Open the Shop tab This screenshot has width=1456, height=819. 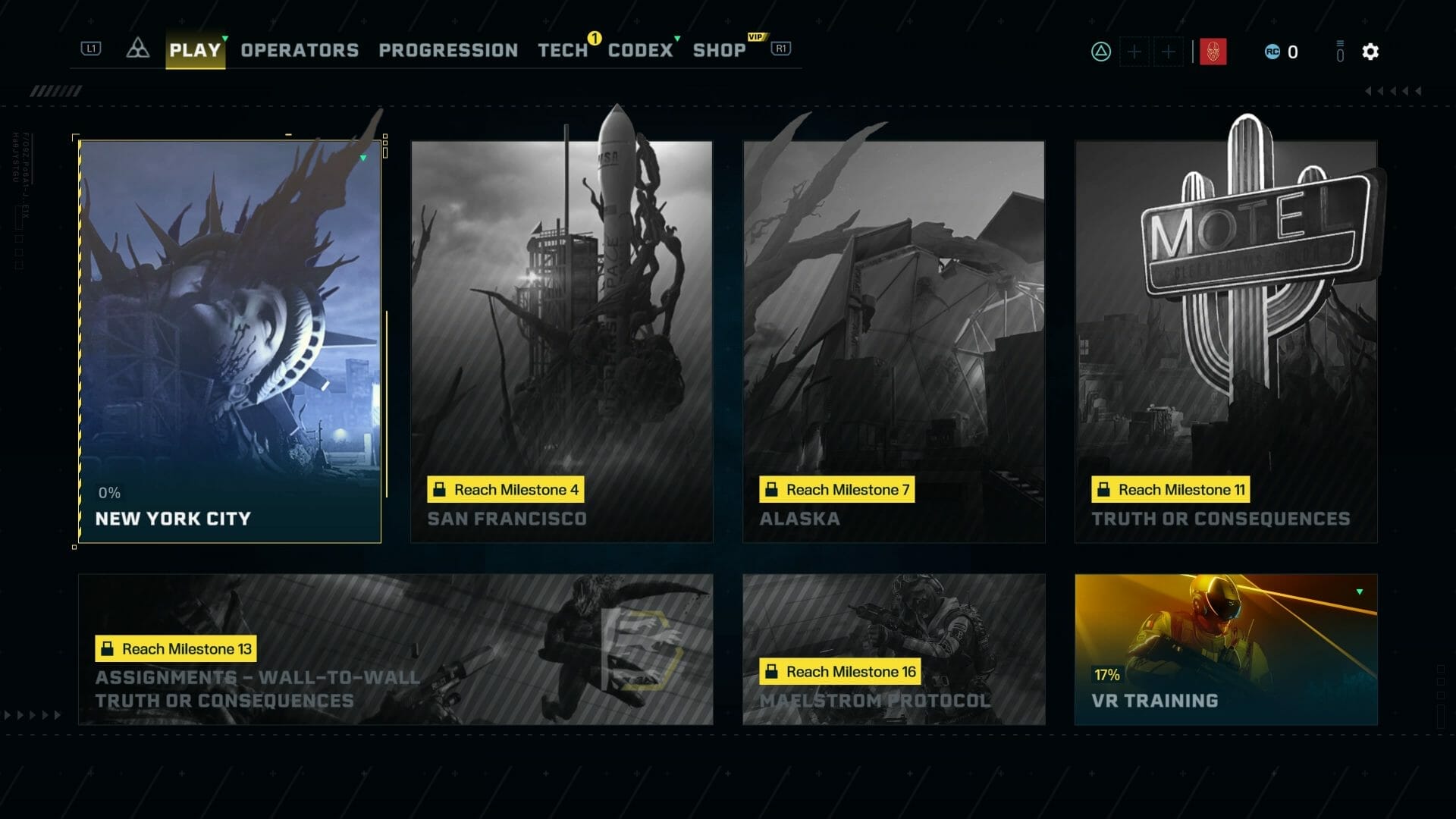(x=719, y=50)
